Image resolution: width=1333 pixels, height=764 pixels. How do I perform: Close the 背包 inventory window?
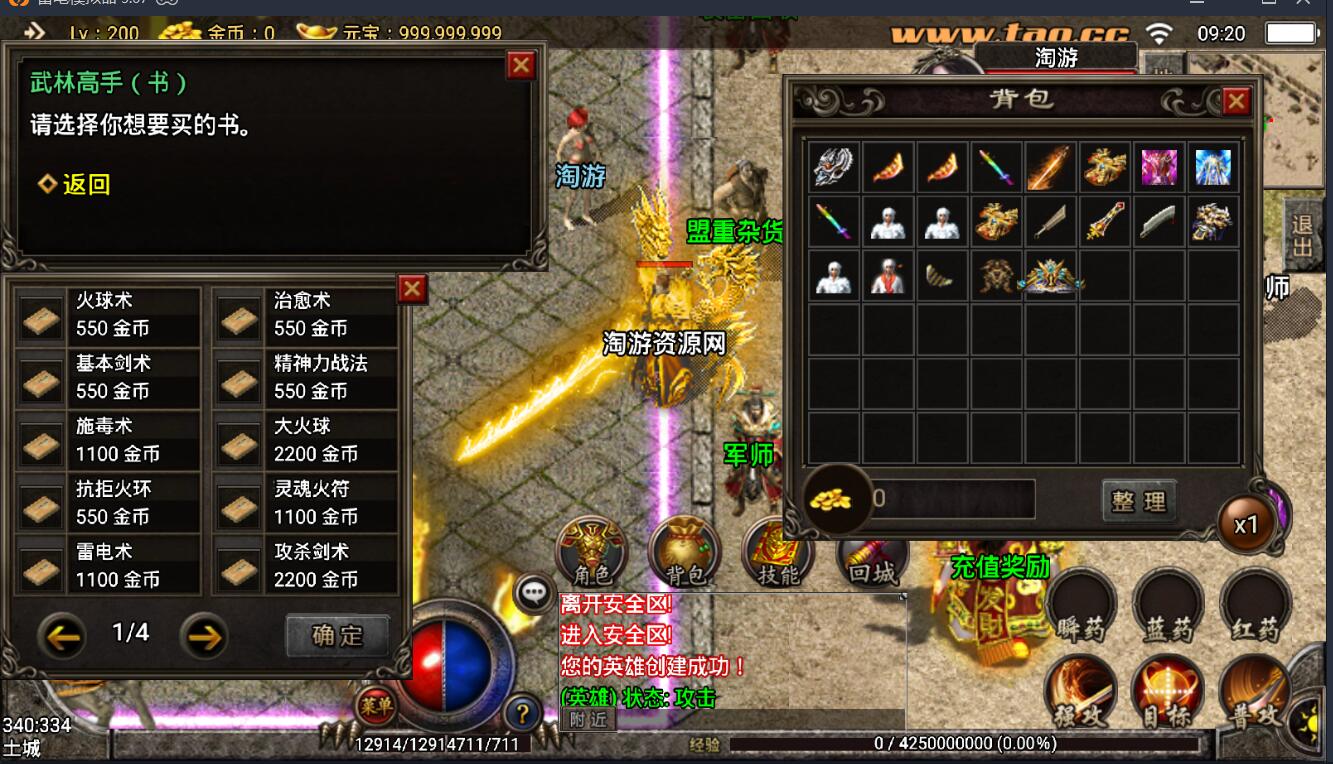pos(1237,101)
